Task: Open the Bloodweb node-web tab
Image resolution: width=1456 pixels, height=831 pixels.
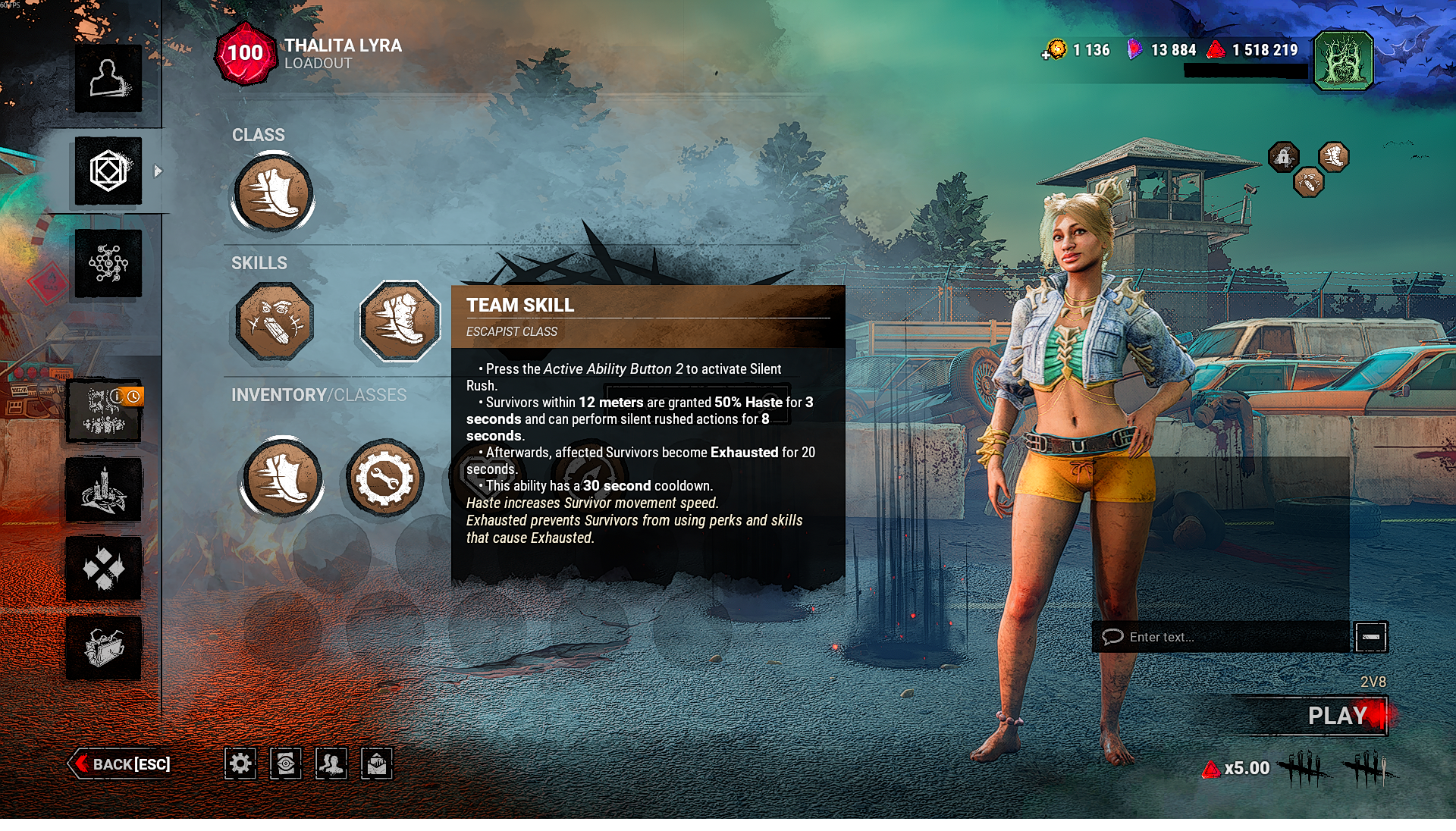Action: [x=108, y=264]
